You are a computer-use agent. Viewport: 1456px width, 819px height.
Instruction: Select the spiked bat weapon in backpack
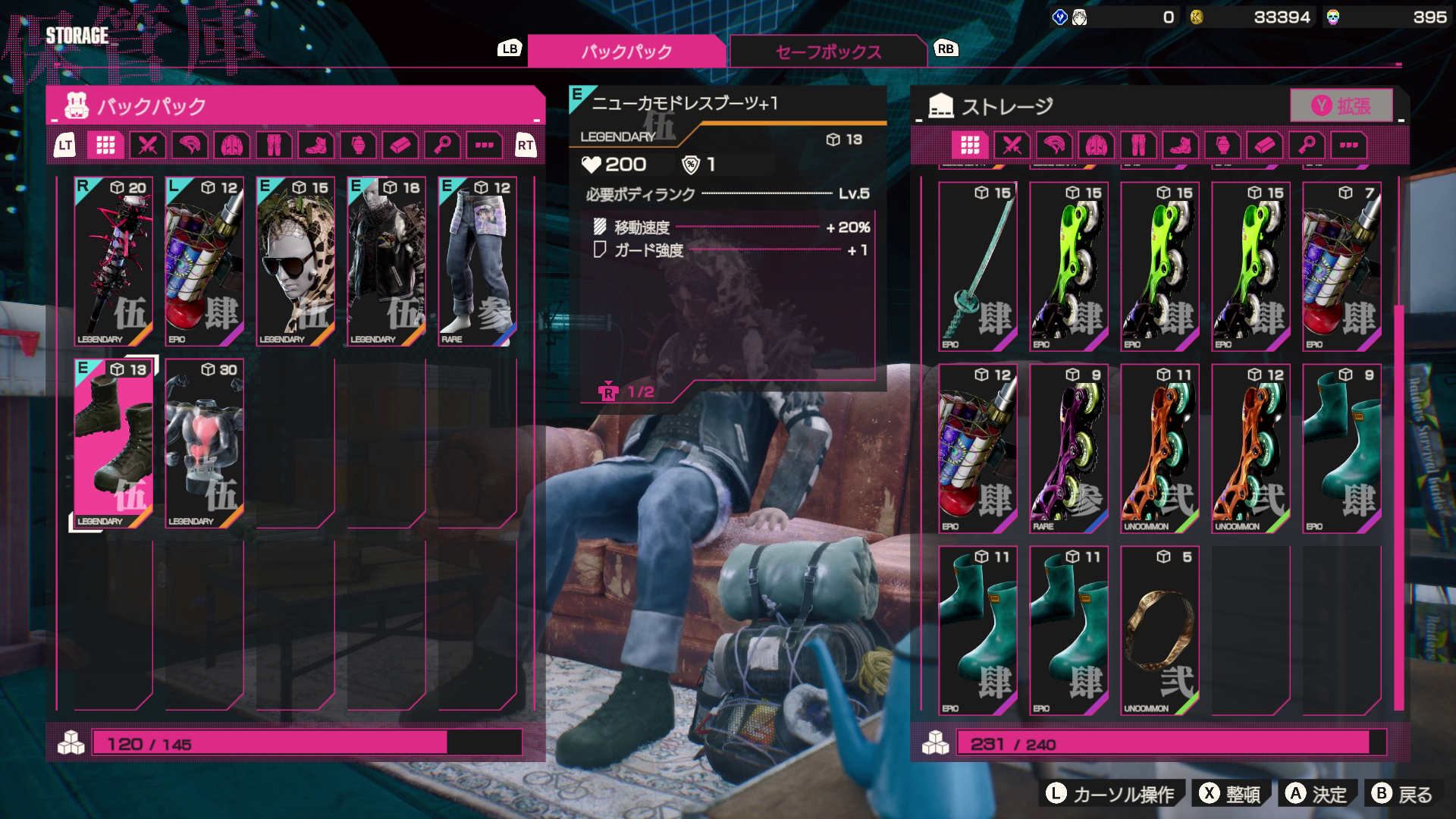[x=114, y=262]
